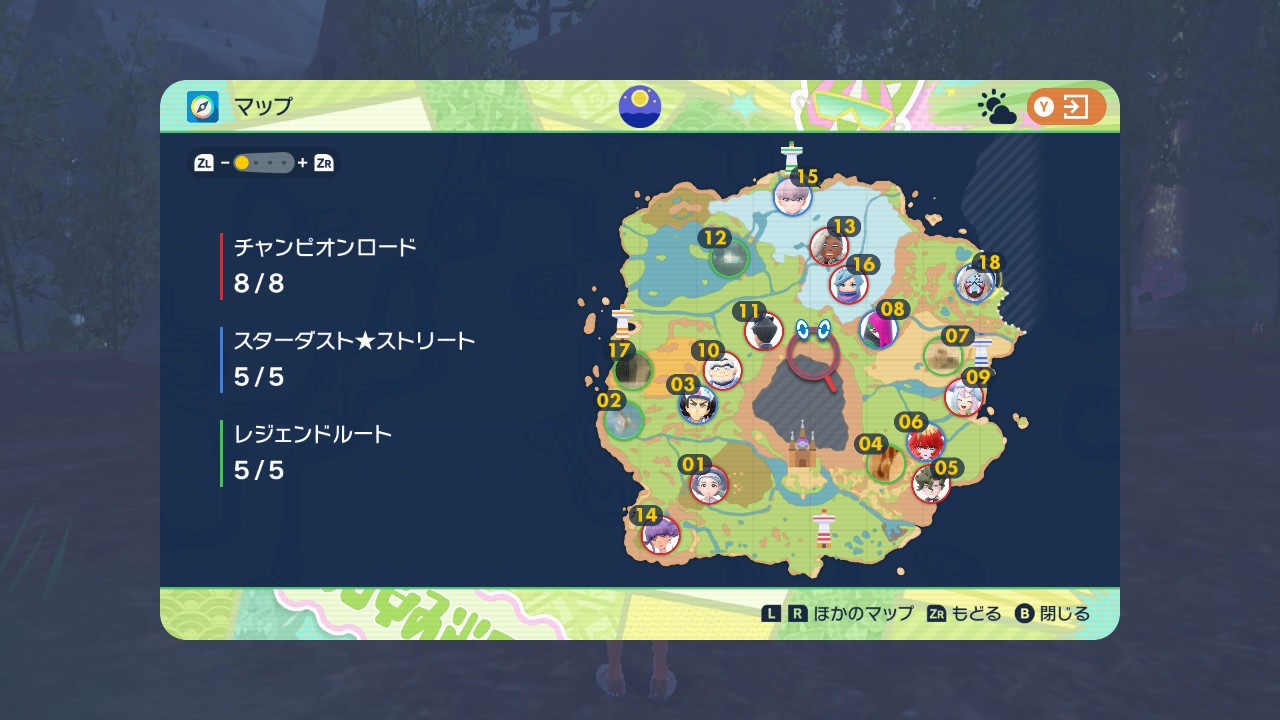Click the orange exit button
Screen dimensions: 1280x720
pos(1066,107)
